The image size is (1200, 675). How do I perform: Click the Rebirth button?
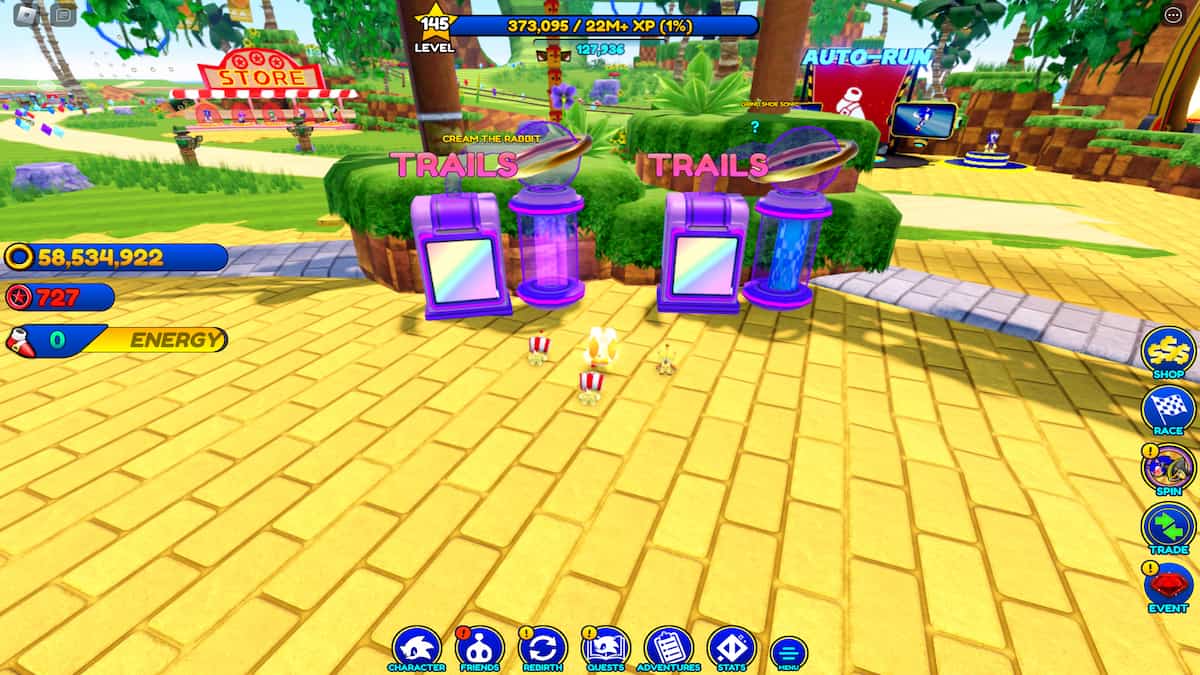click(x=543, y=647)
